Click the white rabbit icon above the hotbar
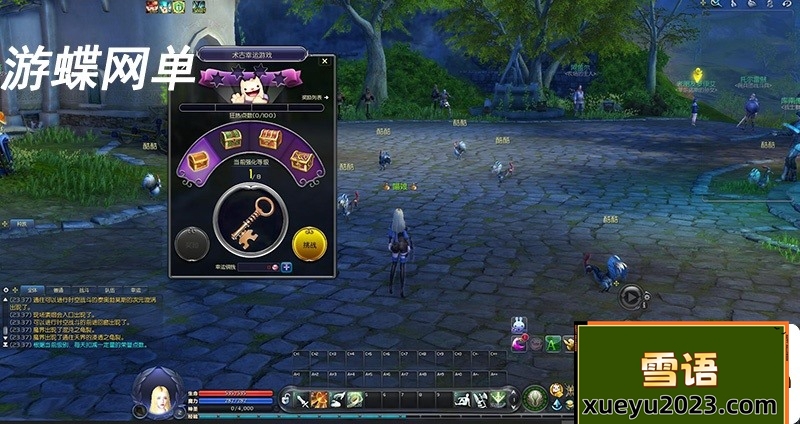The image size is (800, 424). [x=518, y=325]
